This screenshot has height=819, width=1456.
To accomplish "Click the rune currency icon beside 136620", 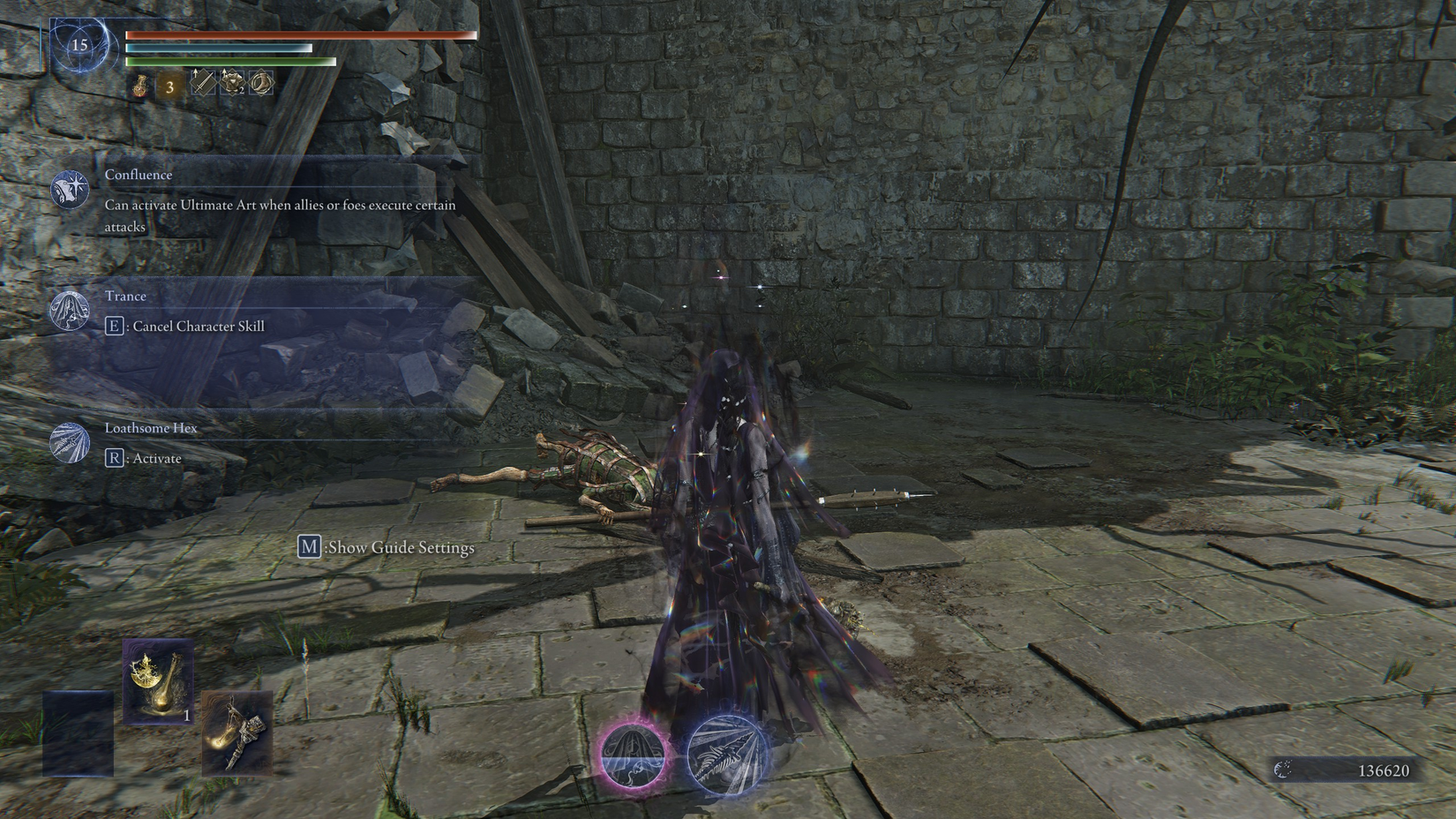I will [x=1284, y=768].
